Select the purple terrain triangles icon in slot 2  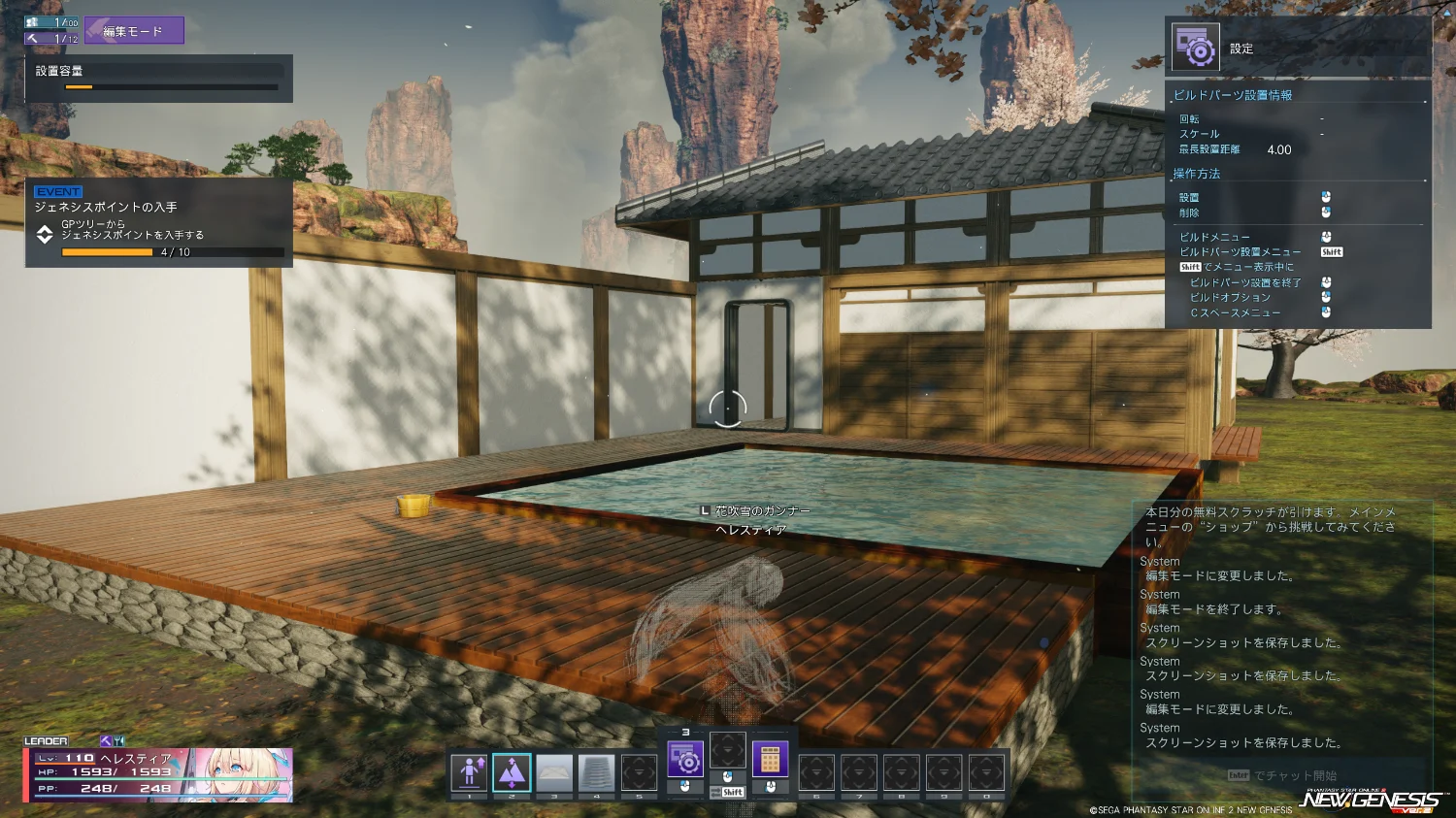tap(512, 772)
